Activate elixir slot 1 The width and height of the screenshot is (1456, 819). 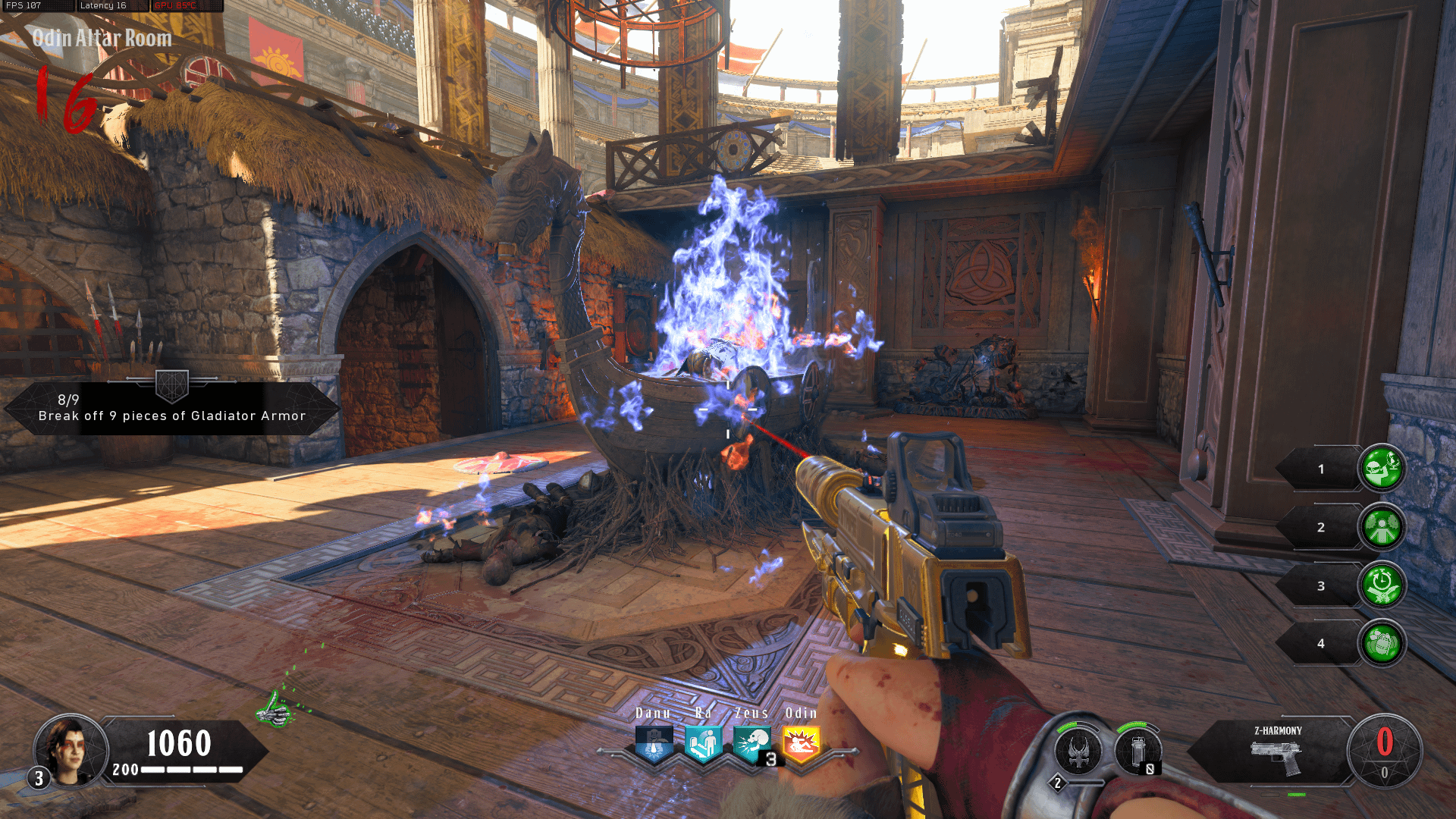click(x=1381, y=469)
